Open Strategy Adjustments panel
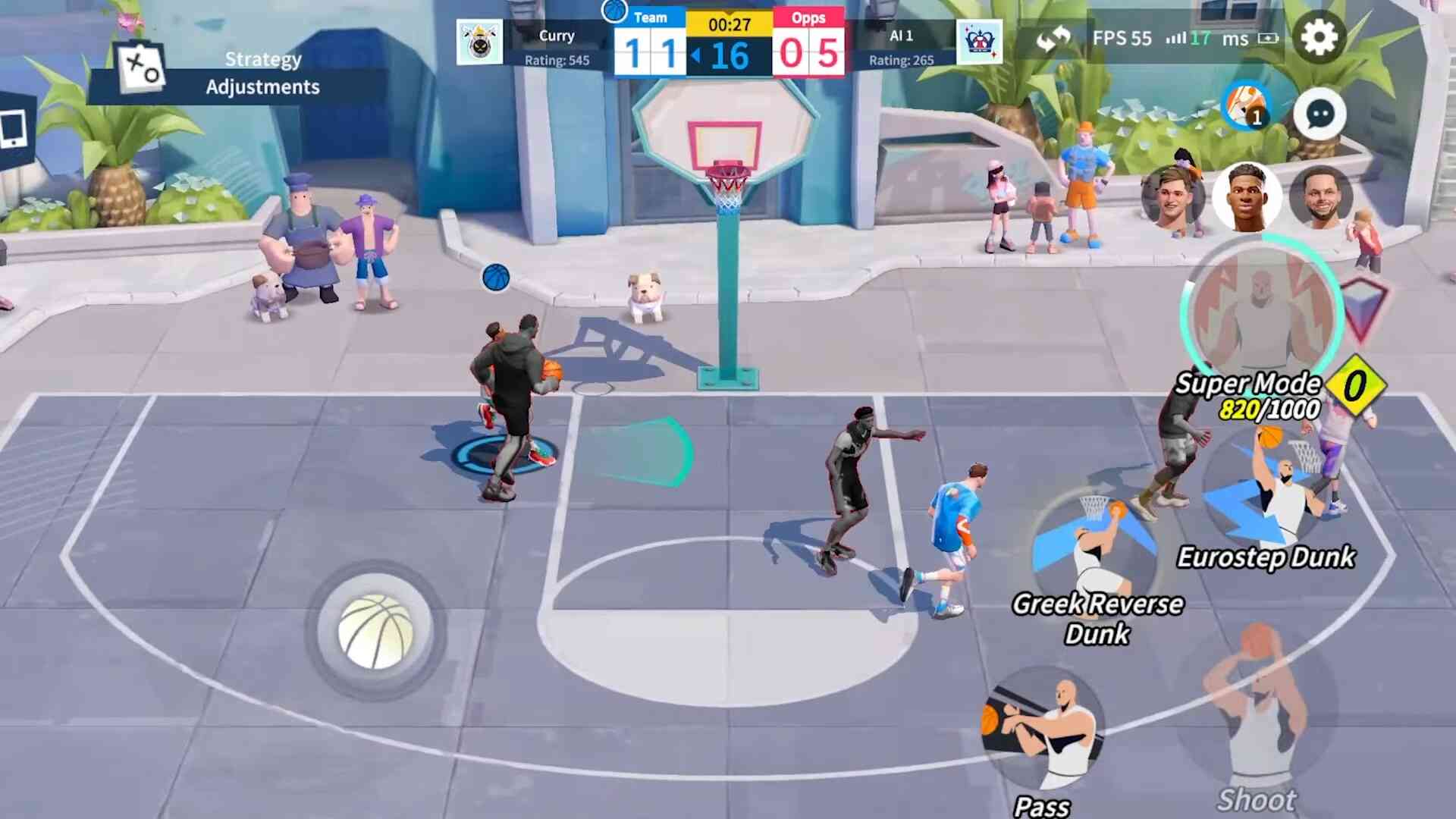 pos(227,74)
